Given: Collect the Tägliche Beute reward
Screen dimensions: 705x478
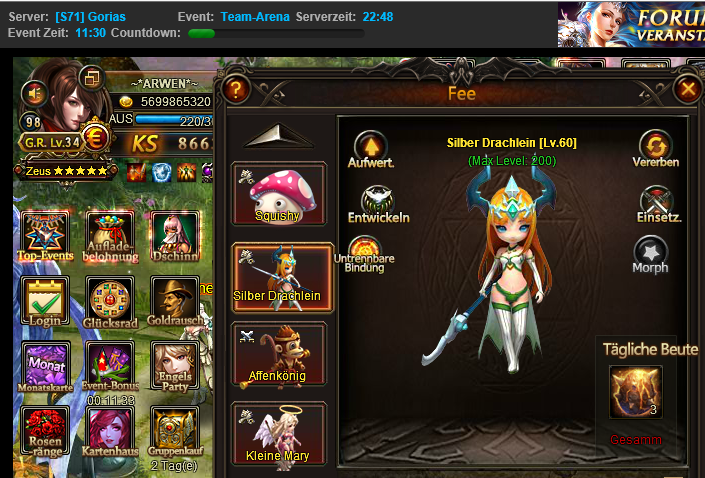Looking at the screenshot, I should pyautogui.click(x=634, y=392).
